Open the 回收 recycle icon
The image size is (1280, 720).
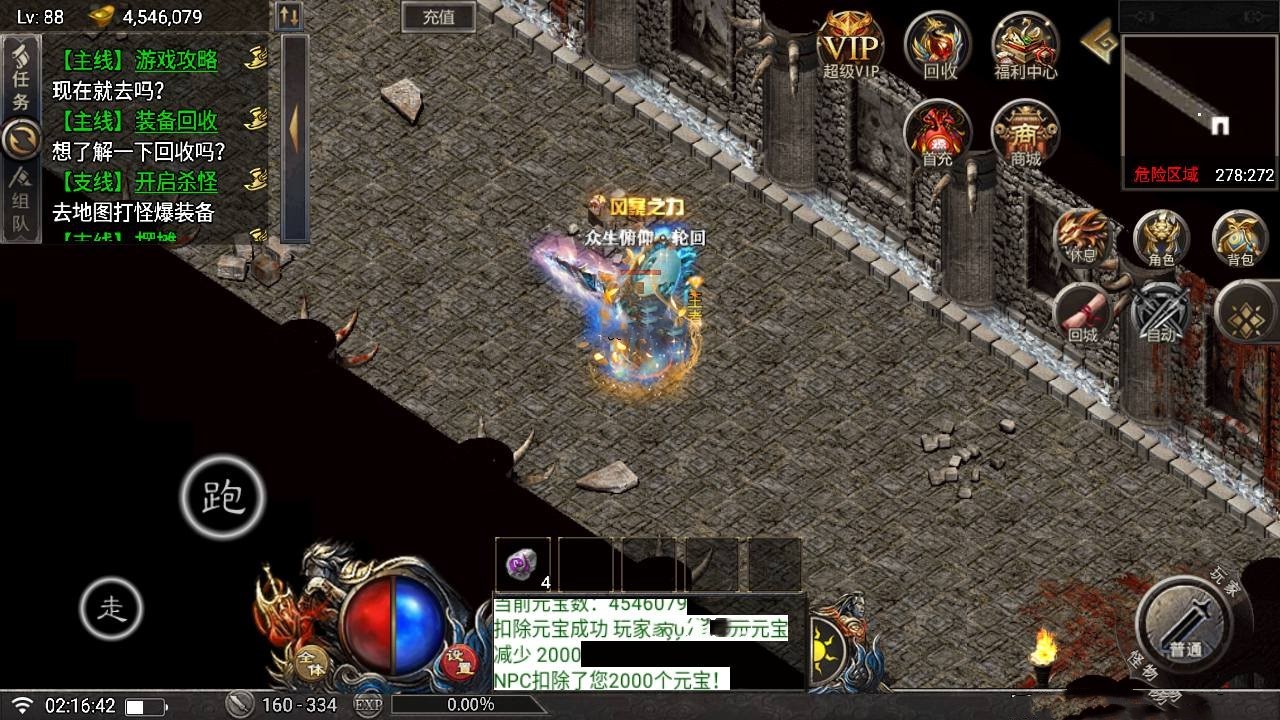[x=939, y=46]
